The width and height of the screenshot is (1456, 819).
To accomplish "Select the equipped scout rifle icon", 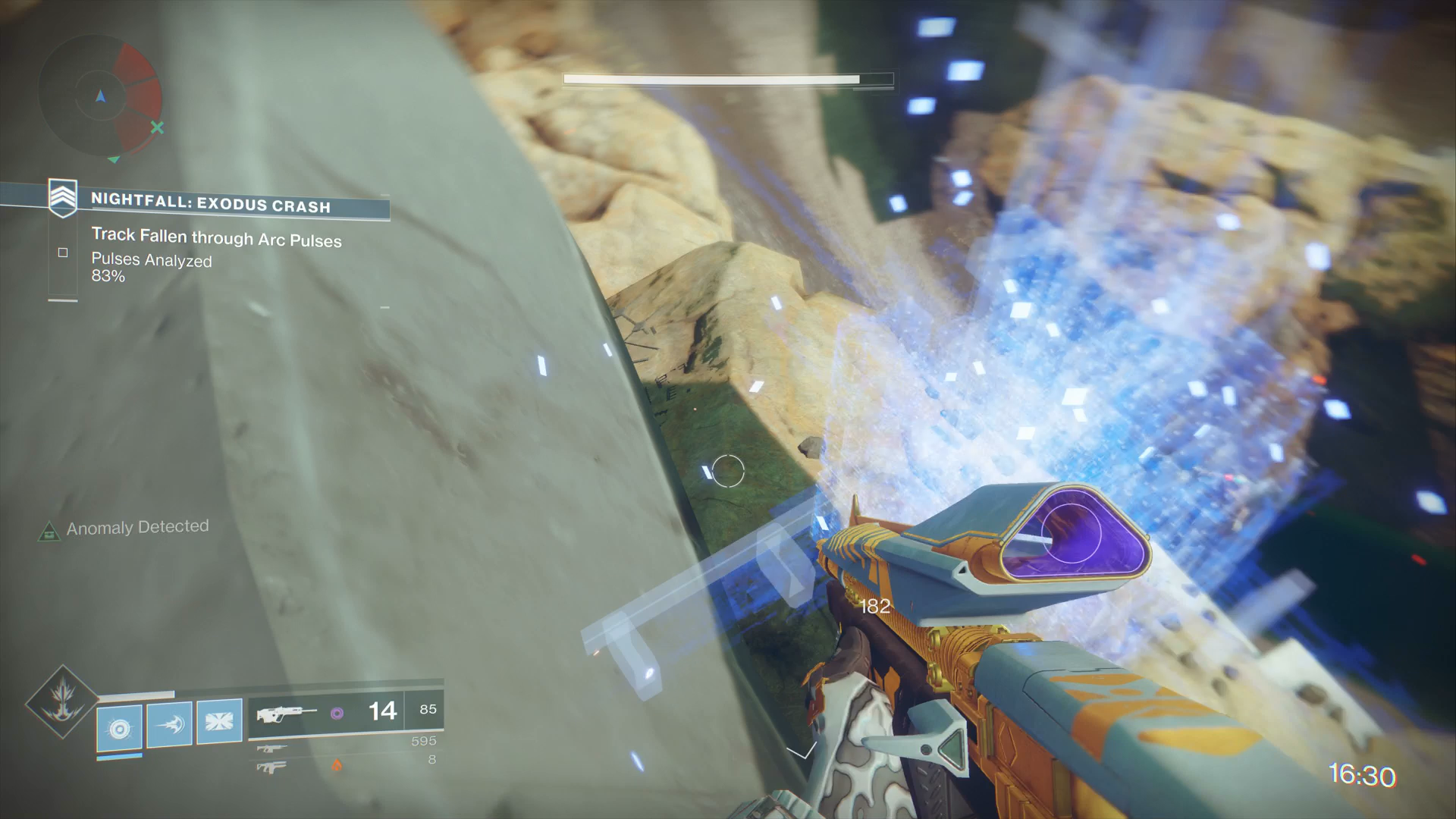I will [288, 714].
